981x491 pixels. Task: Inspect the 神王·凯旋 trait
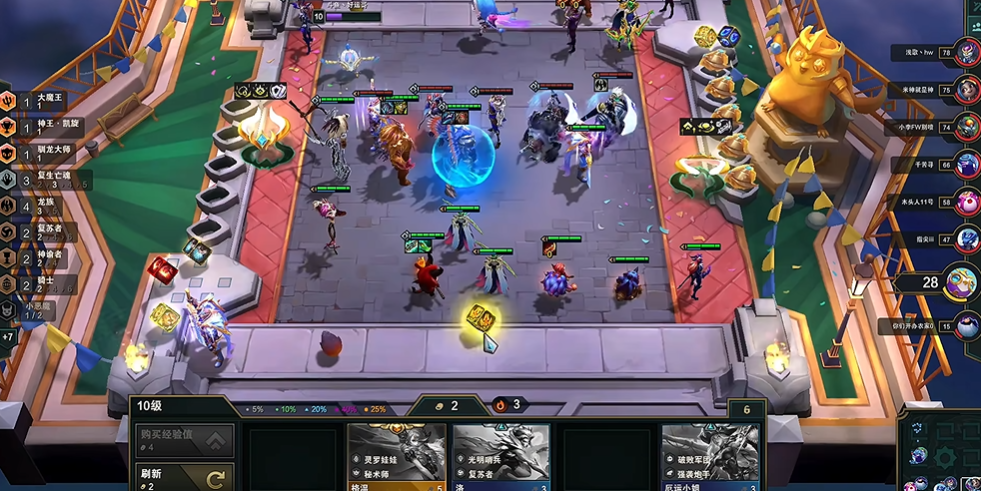[38, 127]
